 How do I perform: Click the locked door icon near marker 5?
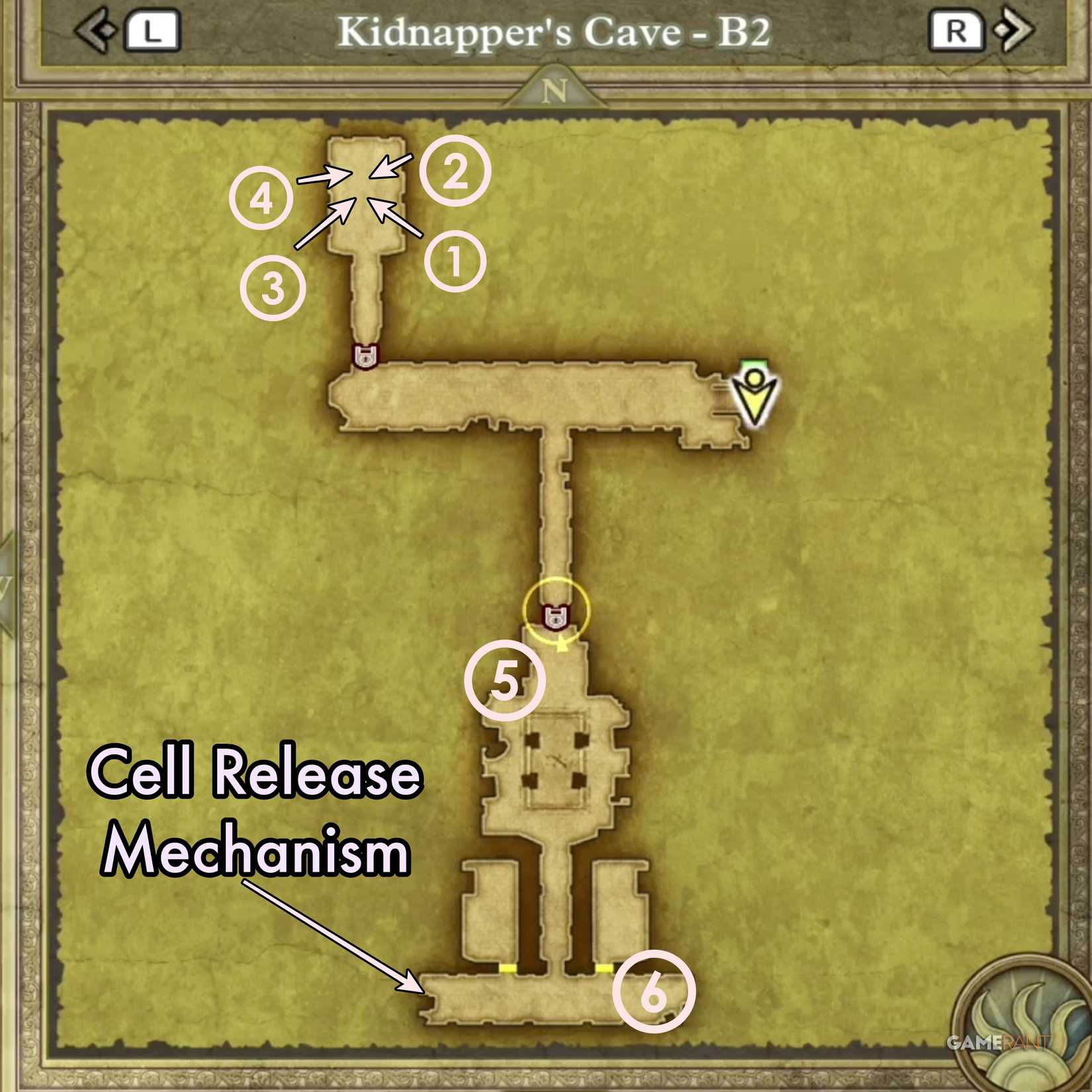coord(555,617)
